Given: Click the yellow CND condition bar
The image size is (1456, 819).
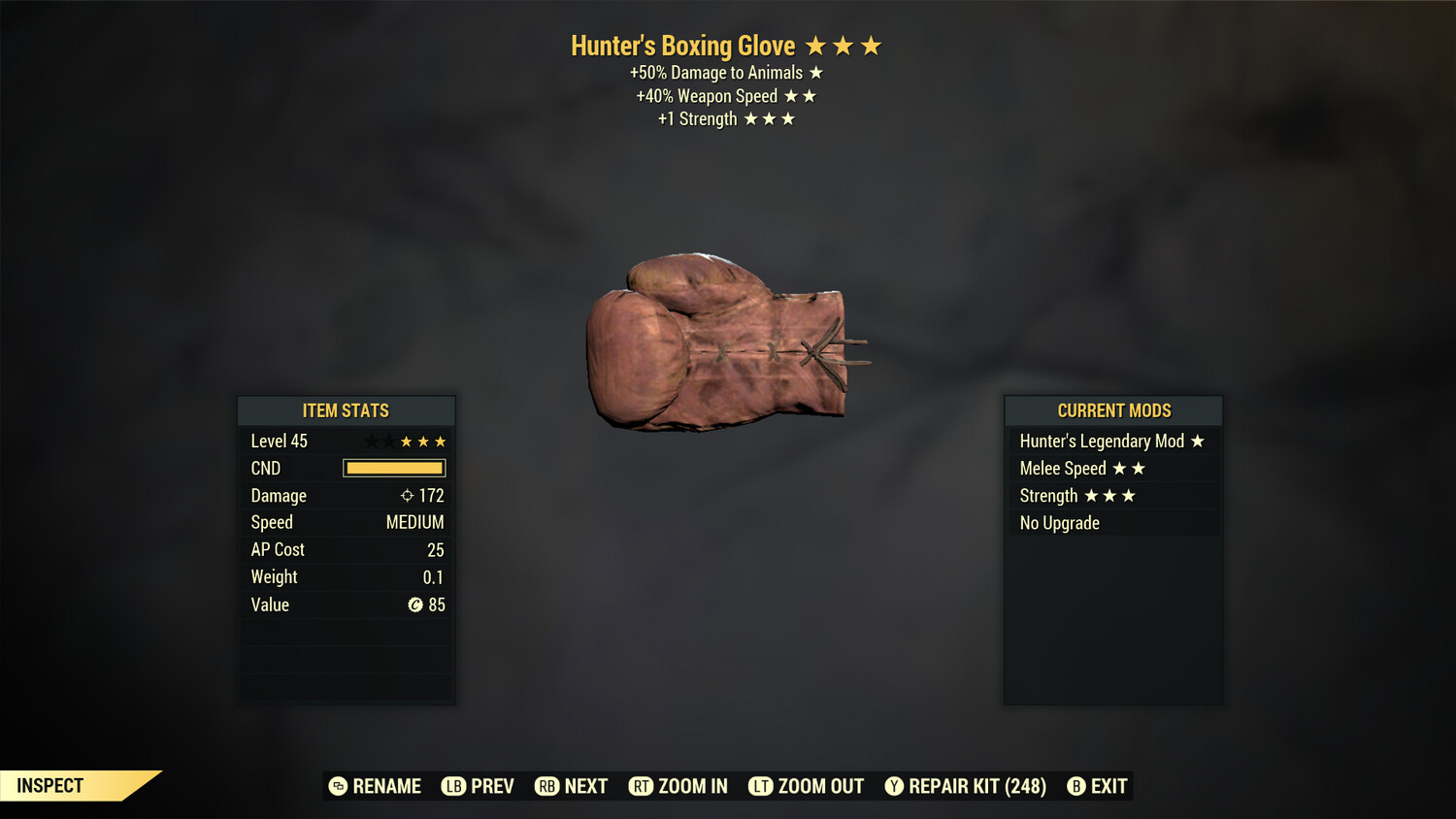Looking at the screenshot, I should tap(393, 468).
